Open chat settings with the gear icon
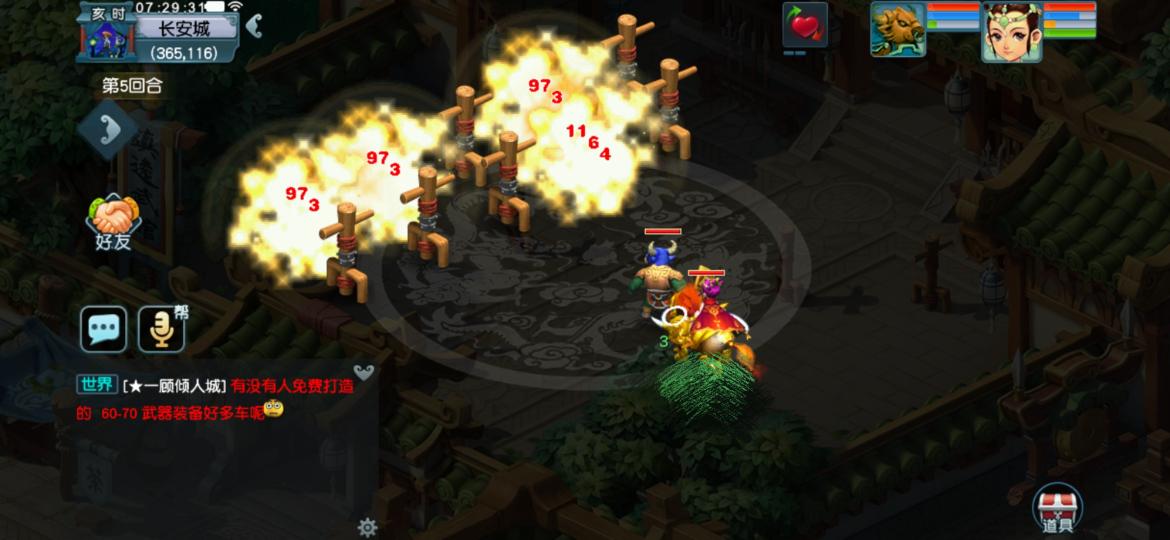The width and height of the screenshot is (1170, 540). tap(367, 527)
